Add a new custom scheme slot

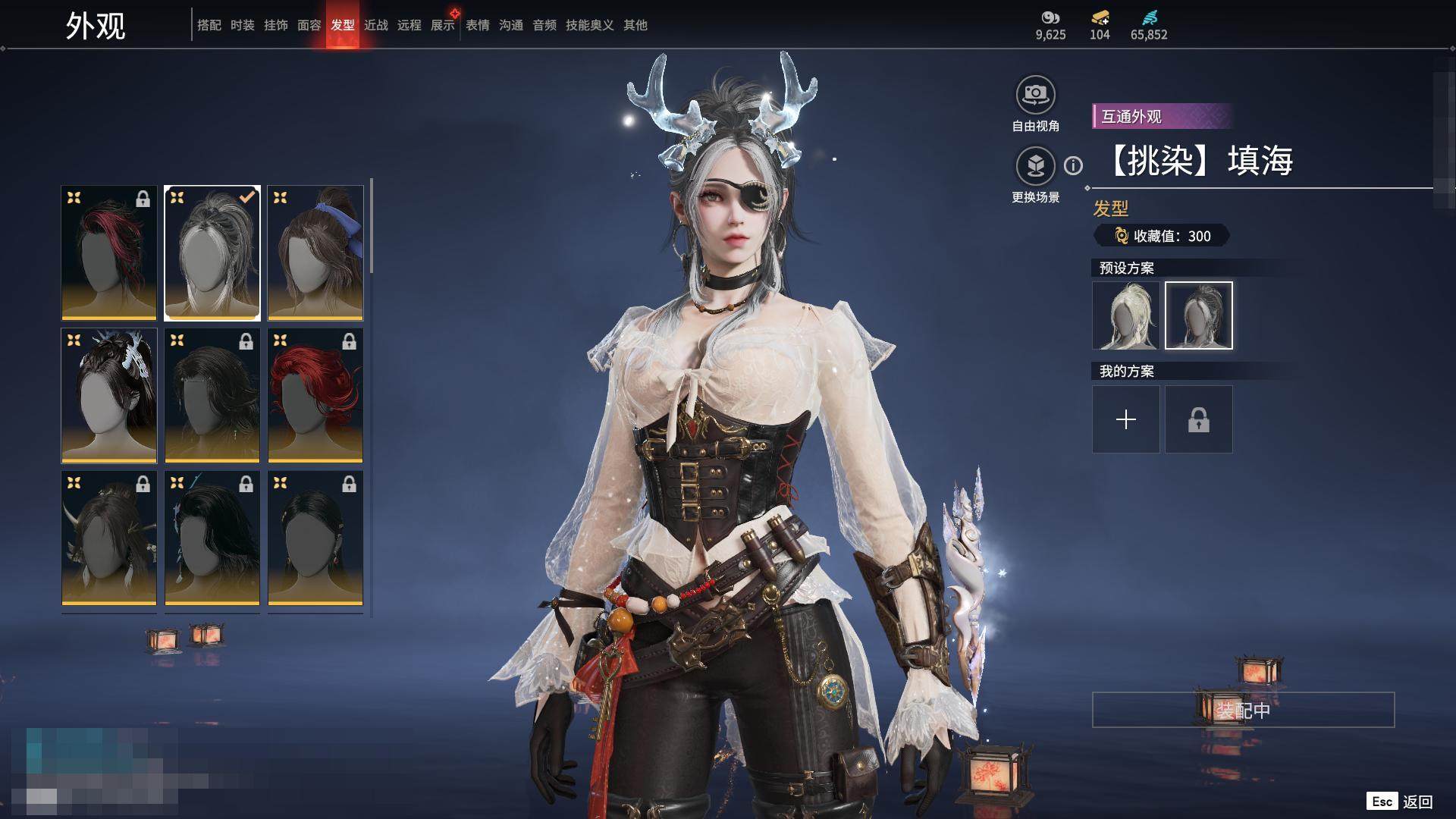click(1125, 419)
